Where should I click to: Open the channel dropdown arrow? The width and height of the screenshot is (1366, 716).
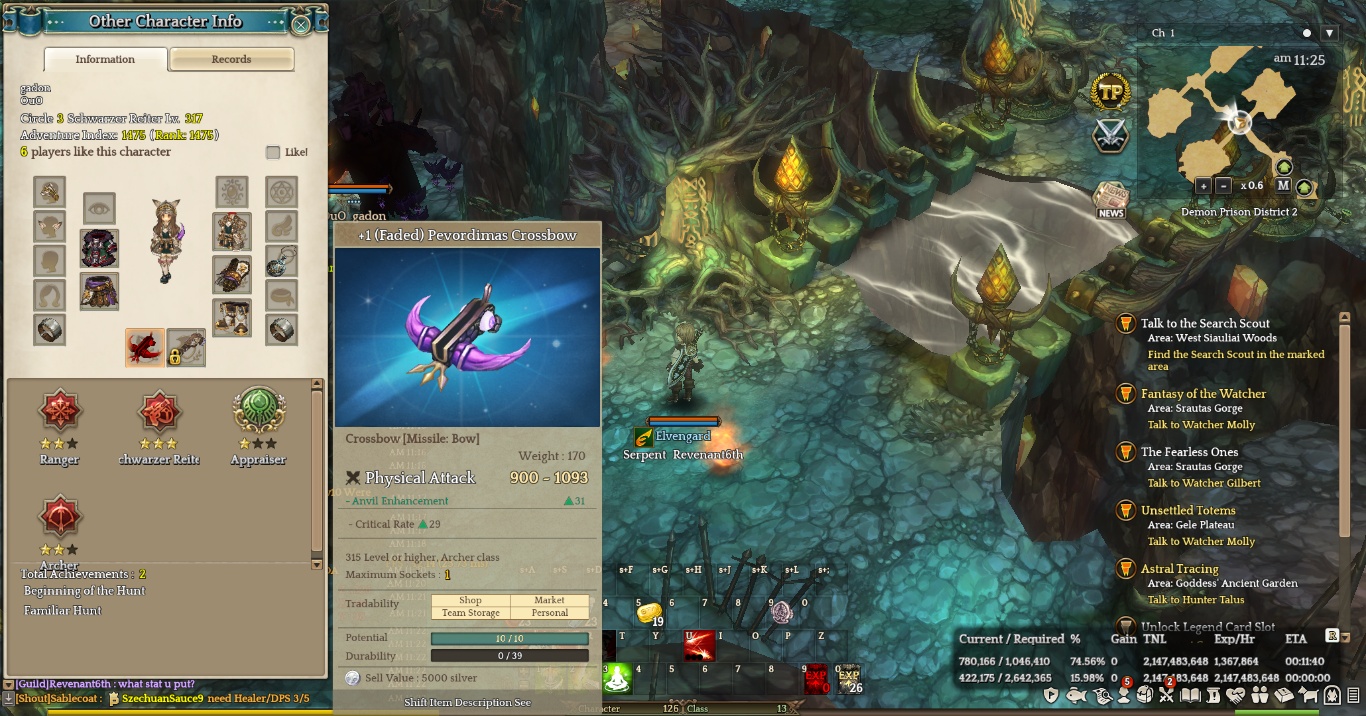[x=1329, y=33]
